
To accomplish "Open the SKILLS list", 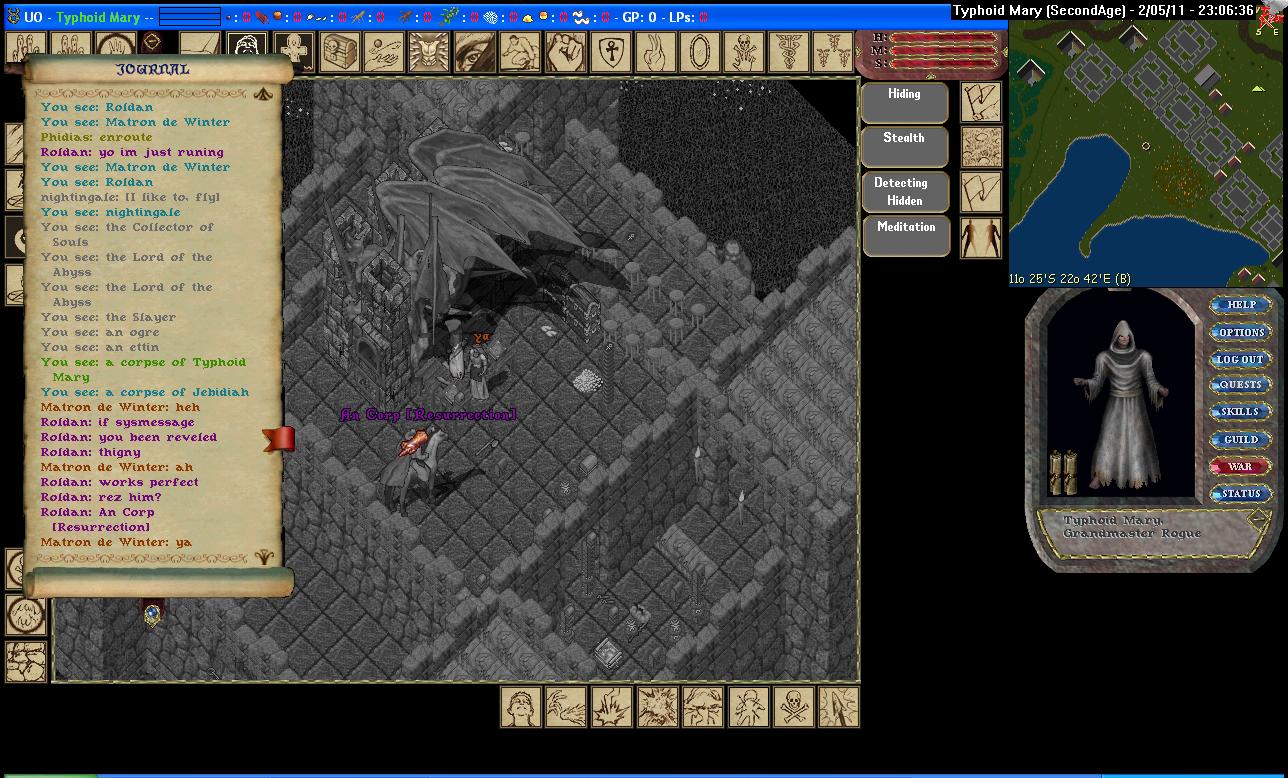I will [1240, 412].
